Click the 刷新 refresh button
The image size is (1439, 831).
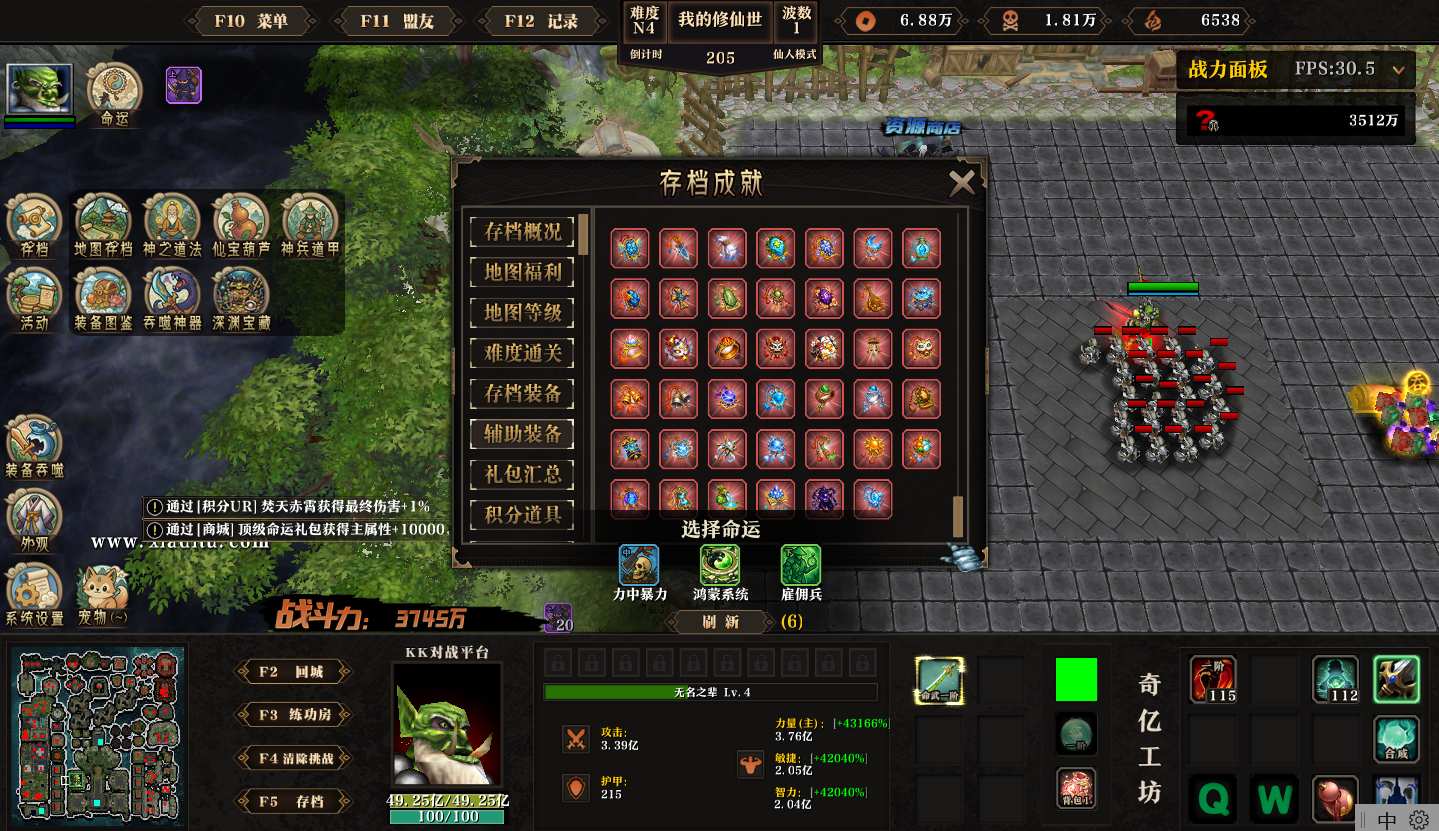pyautogui.click(x=720, y=622)
